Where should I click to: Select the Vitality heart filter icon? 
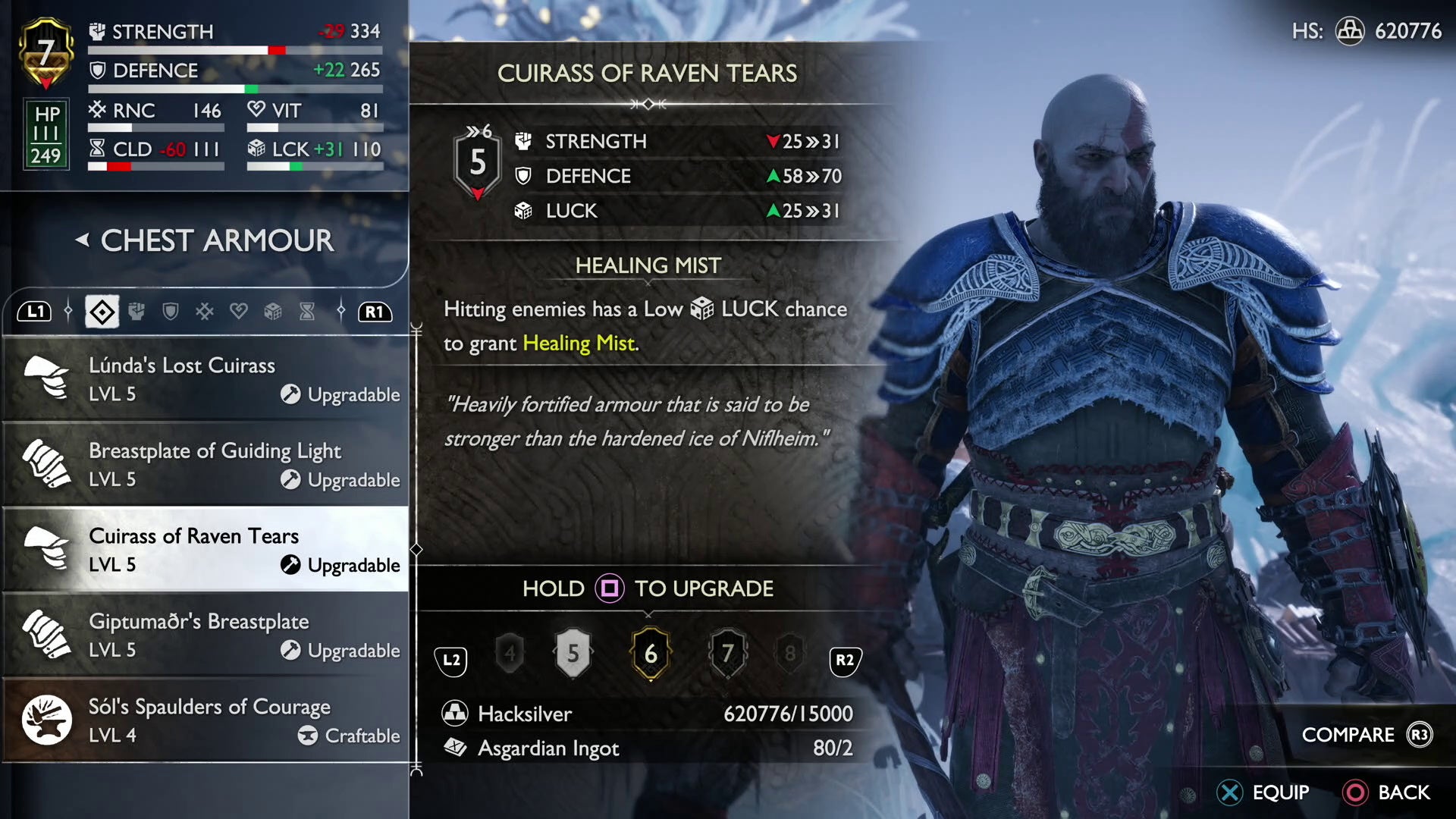239,312
